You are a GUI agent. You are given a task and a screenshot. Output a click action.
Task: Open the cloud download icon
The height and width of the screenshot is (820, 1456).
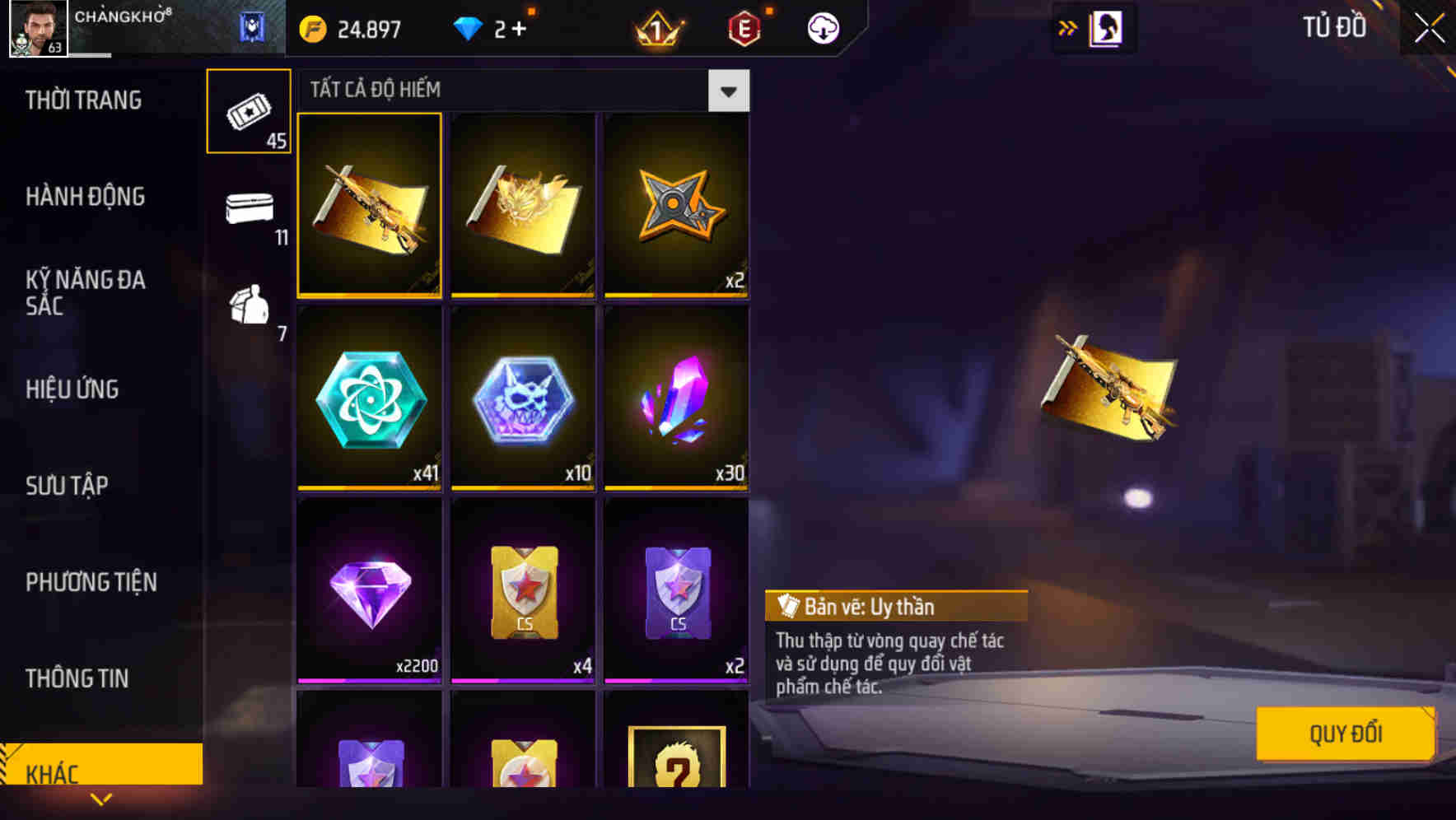point(822,27)
